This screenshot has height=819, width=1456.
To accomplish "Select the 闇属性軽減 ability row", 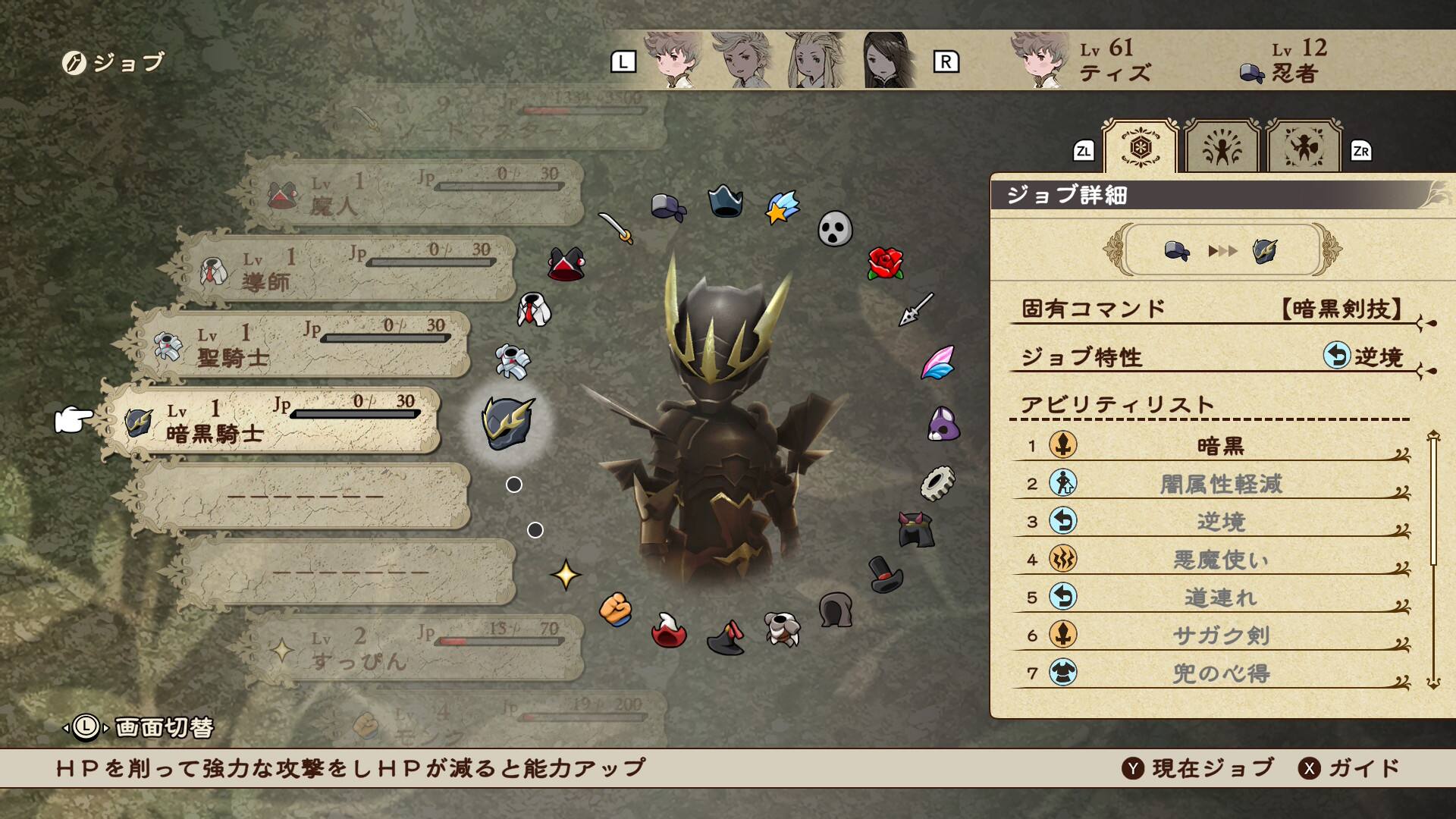I will 1219,484.
